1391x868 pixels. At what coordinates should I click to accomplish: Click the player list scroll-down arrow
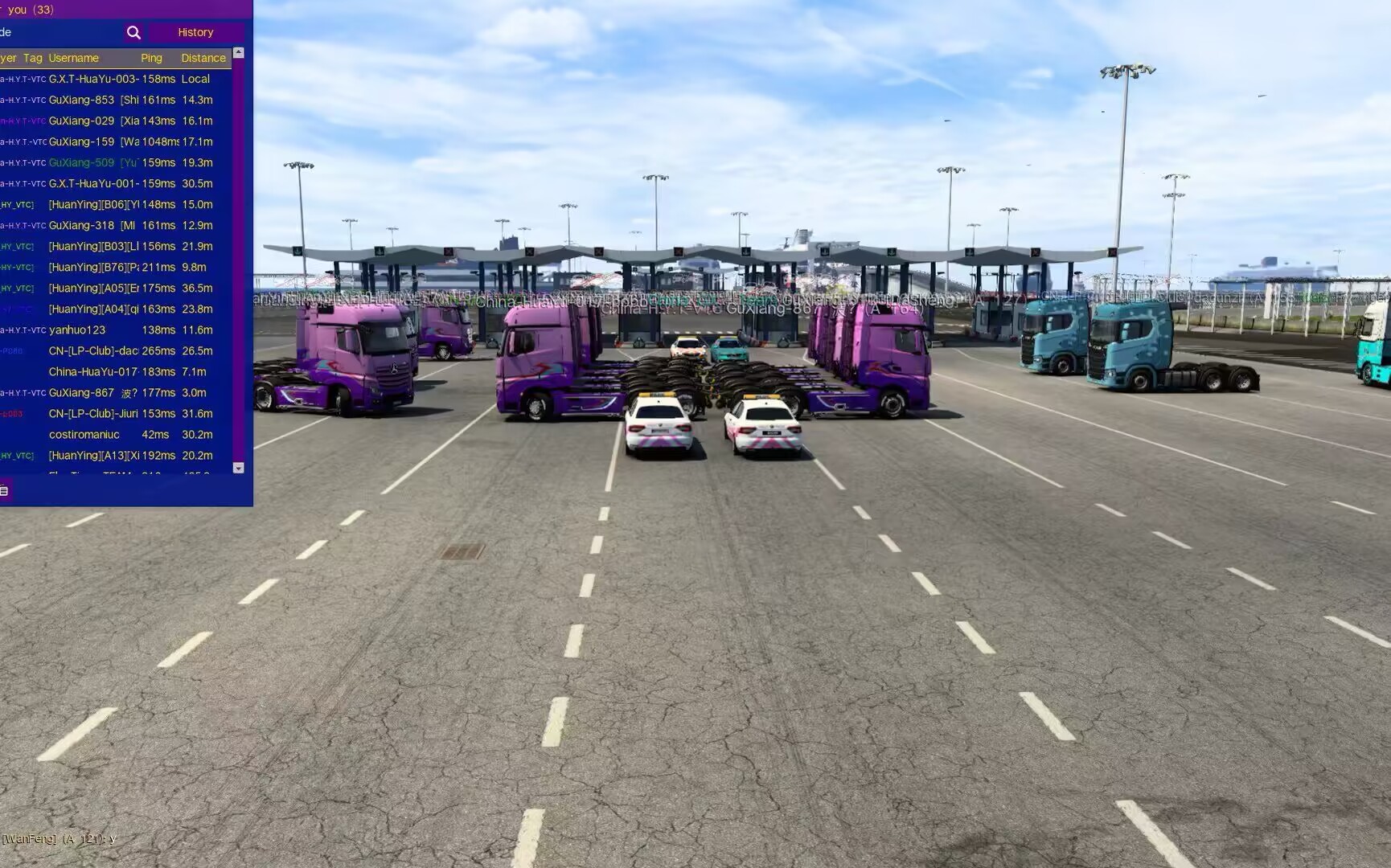pos(238,468)
